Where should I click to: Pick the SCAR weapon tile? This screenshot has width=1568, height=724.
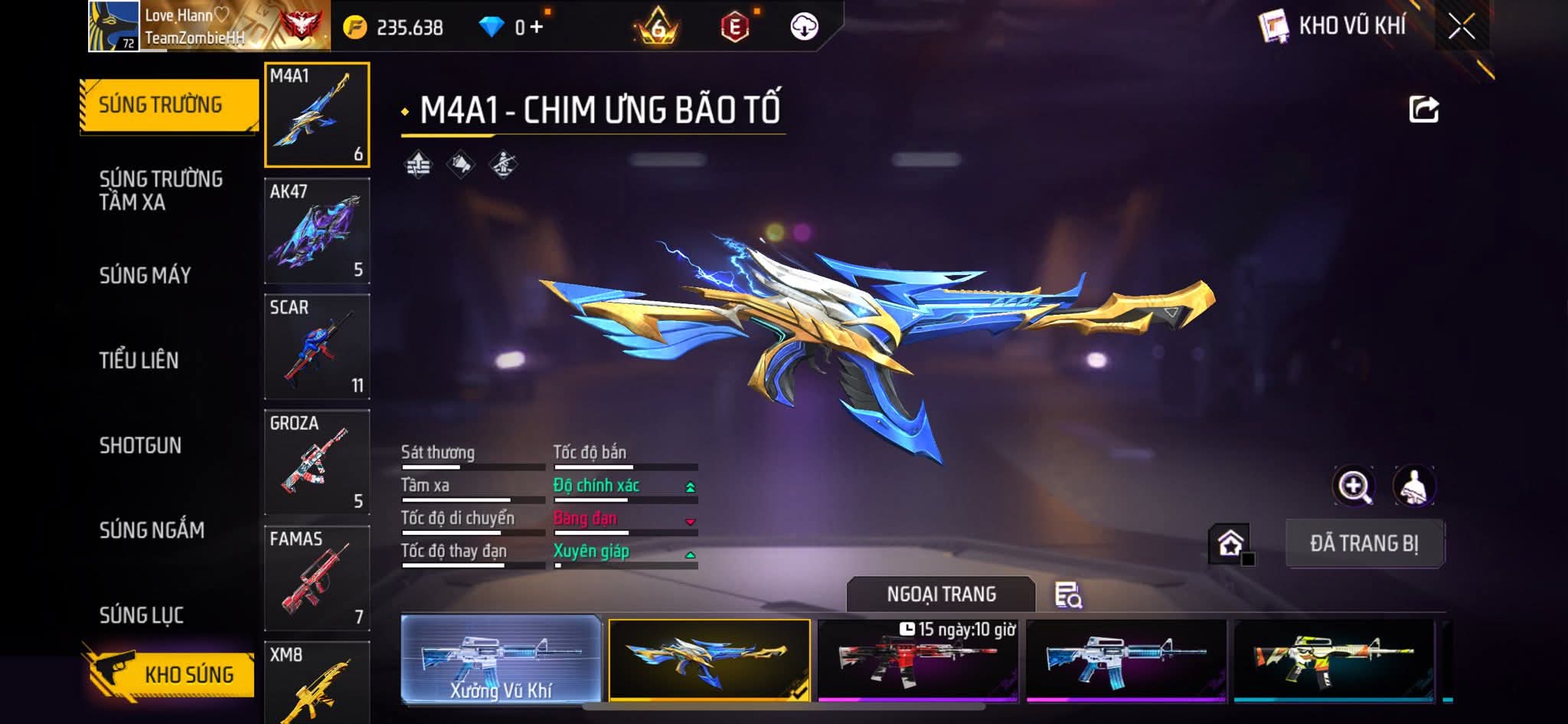pyautogui.click(x=317, y=347)
